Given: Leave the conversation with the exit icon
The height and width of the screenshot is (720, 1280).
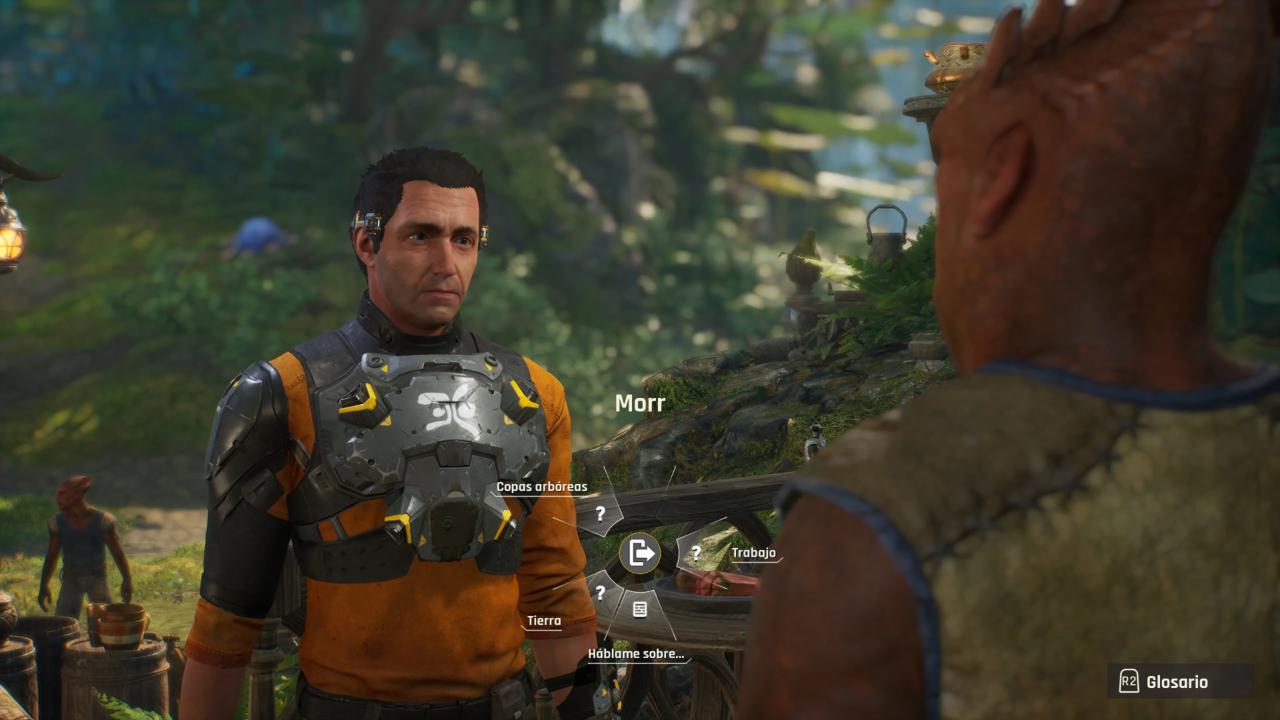Looking at the screenshot, I should 640,553.
